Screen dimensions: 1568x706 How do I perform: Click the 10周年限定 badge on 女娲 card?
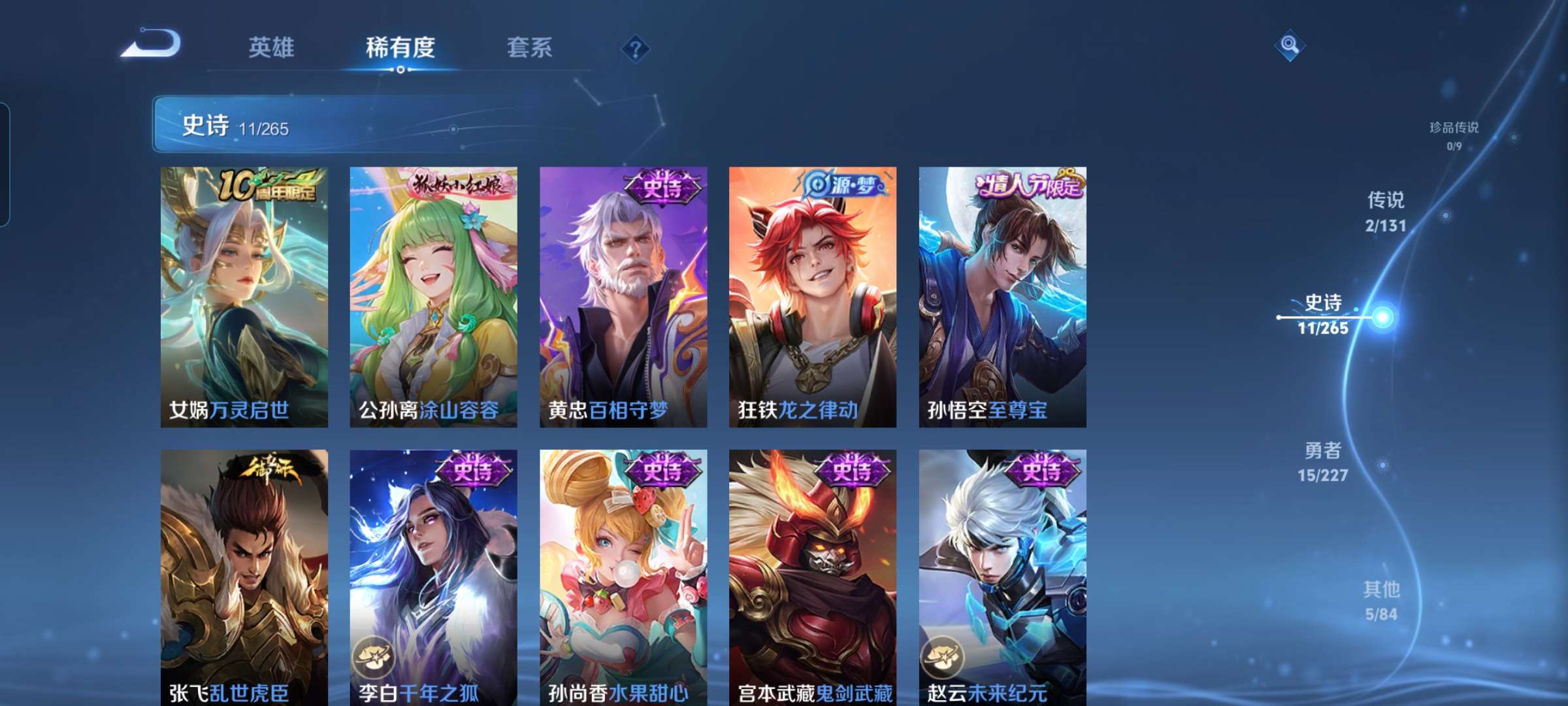[269, 188]
